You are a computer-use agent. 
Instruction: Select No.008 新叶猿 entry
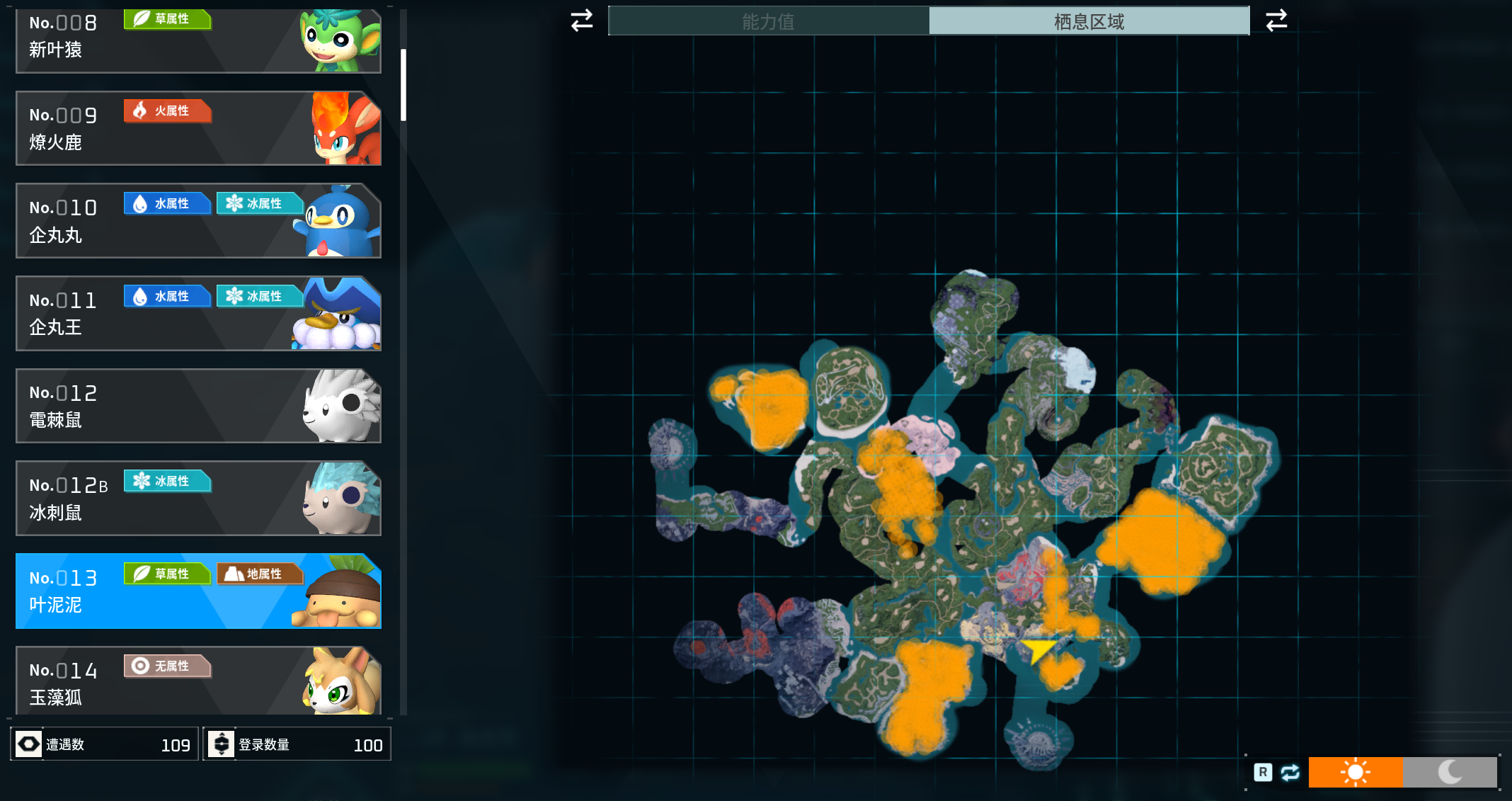(198, 39)
